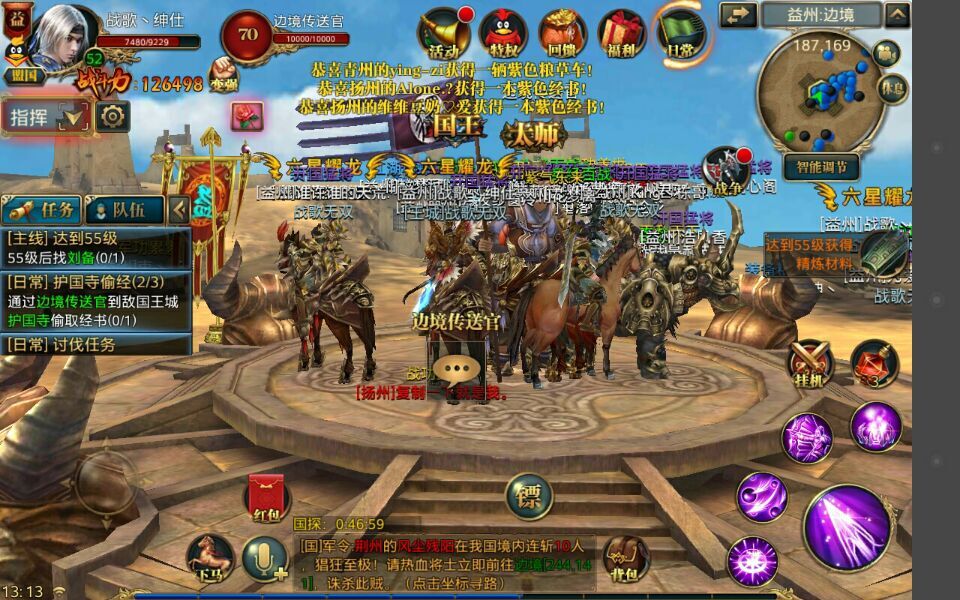Click the 智能调节 button below minimap
Screen dimensions: 960x600
[x=820, y=166]
